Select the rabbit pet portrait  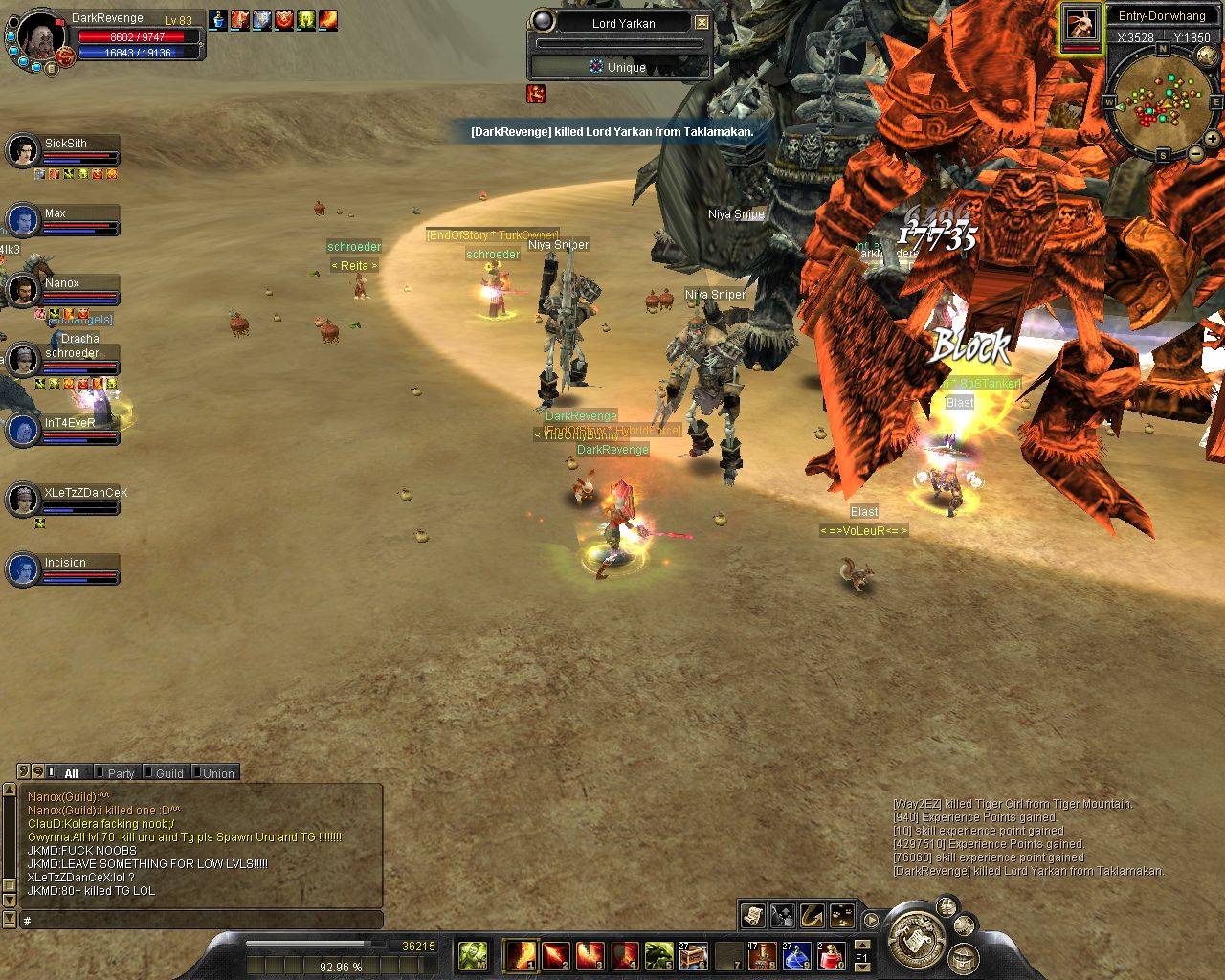[x=1081, y=24]
